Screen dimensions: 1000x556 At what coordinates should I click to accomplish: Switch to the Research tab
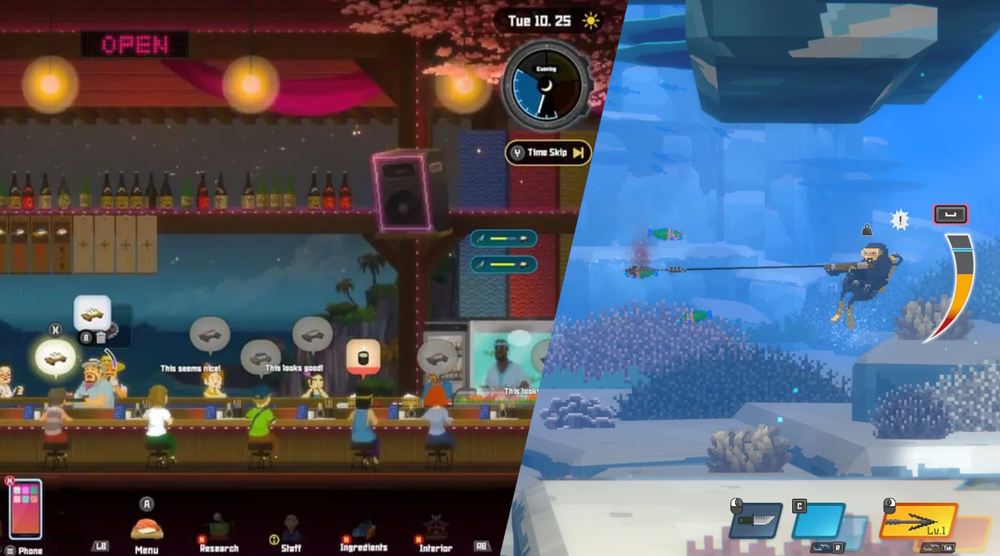[x=218, y=530]
